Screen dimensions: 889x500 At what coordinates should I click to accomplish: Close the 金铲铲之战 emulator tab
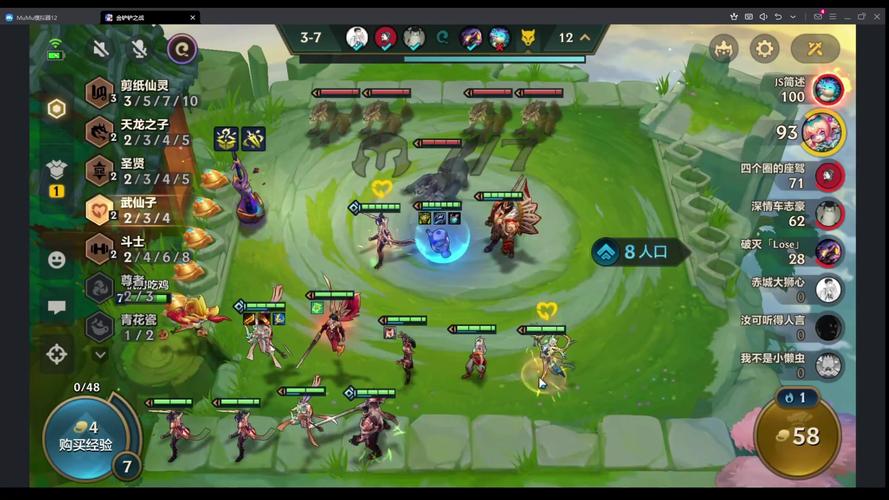pos(193,17)
